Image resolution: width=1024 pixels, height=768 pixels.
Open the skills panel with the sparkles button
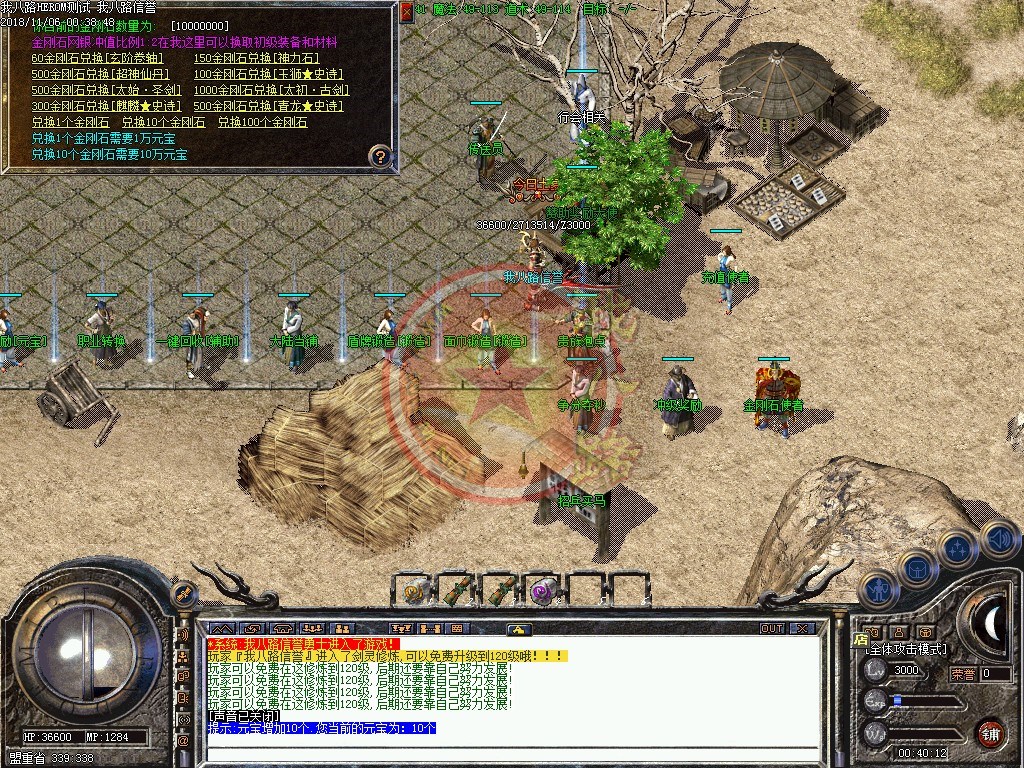coord(957,548)
